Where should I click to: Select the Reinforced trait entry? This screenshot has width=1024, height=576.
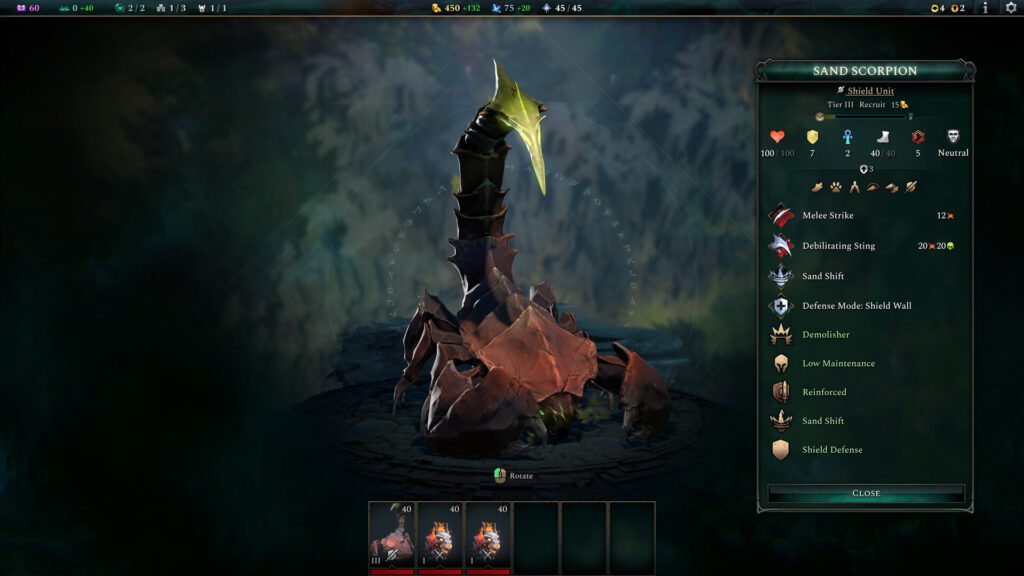click(824, 393)
